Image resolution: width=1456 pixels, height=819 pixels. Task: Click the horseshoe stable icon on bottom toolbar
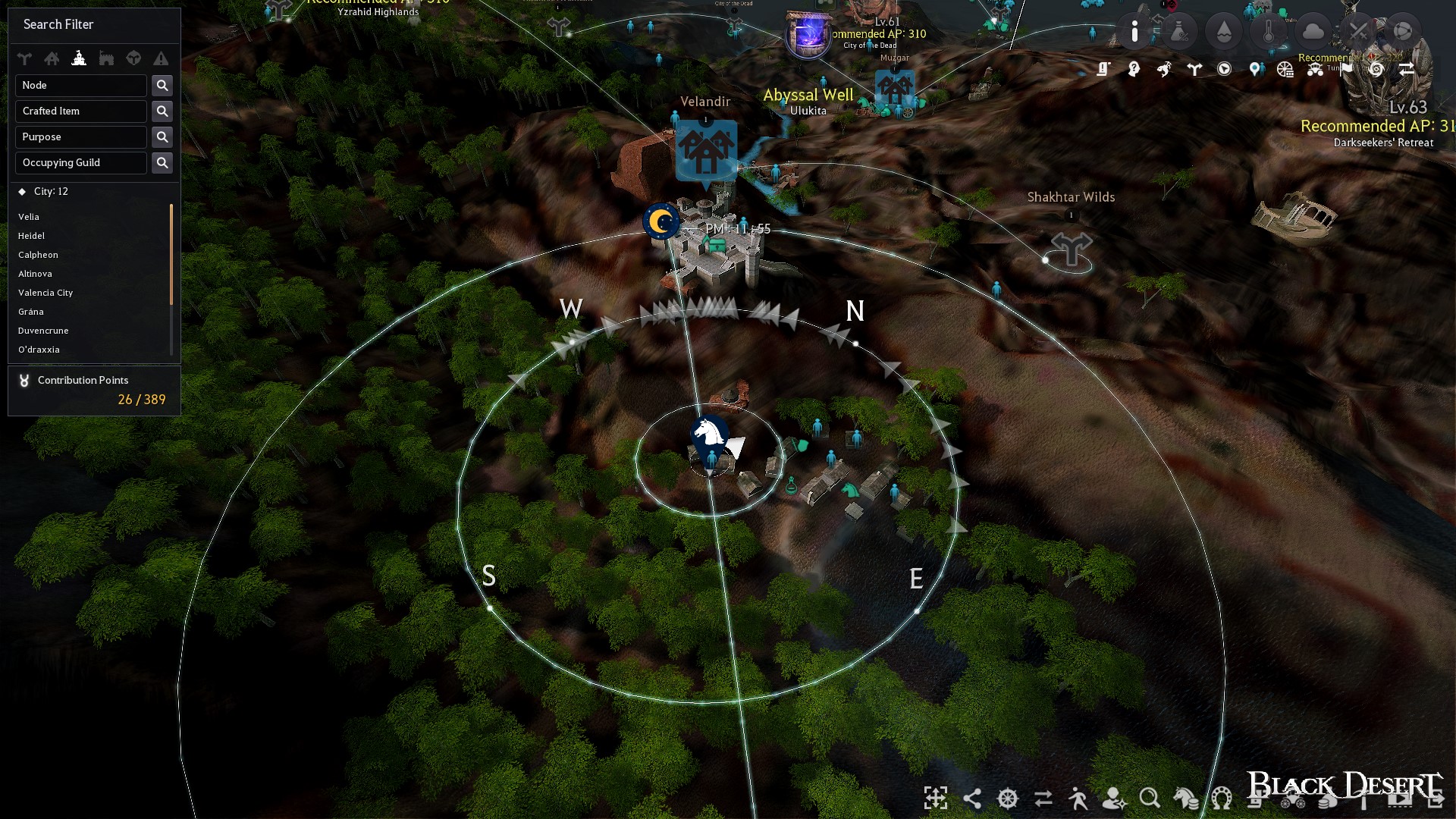(1221, 799)
